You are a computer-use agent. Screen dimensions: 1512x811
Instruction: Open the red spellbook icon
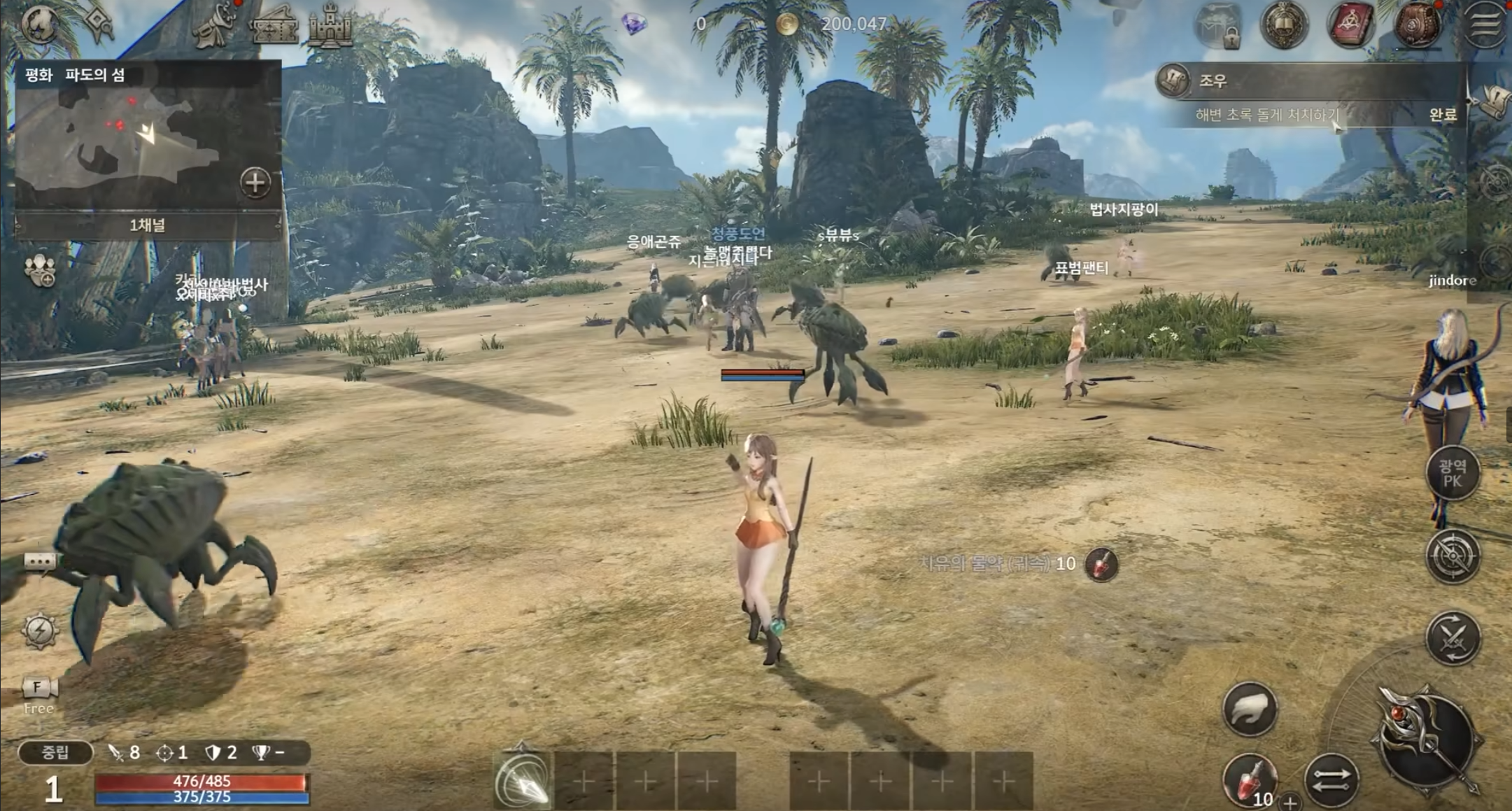pyautogui.click(x=1350, y=25)
